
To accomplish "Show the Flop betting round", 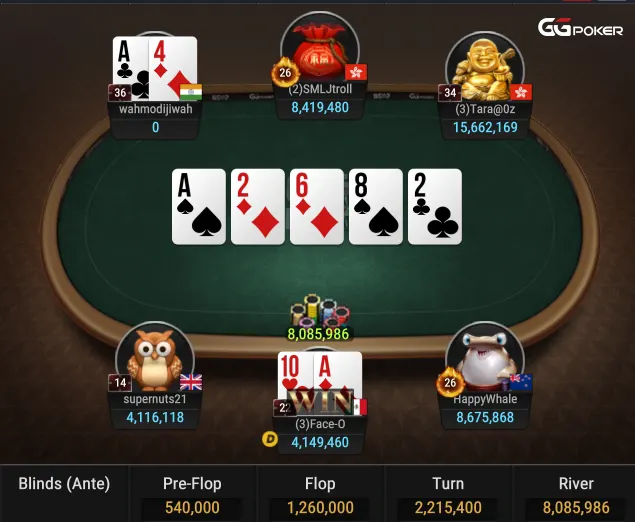I will pyautogui.click(x=320, y=494).
